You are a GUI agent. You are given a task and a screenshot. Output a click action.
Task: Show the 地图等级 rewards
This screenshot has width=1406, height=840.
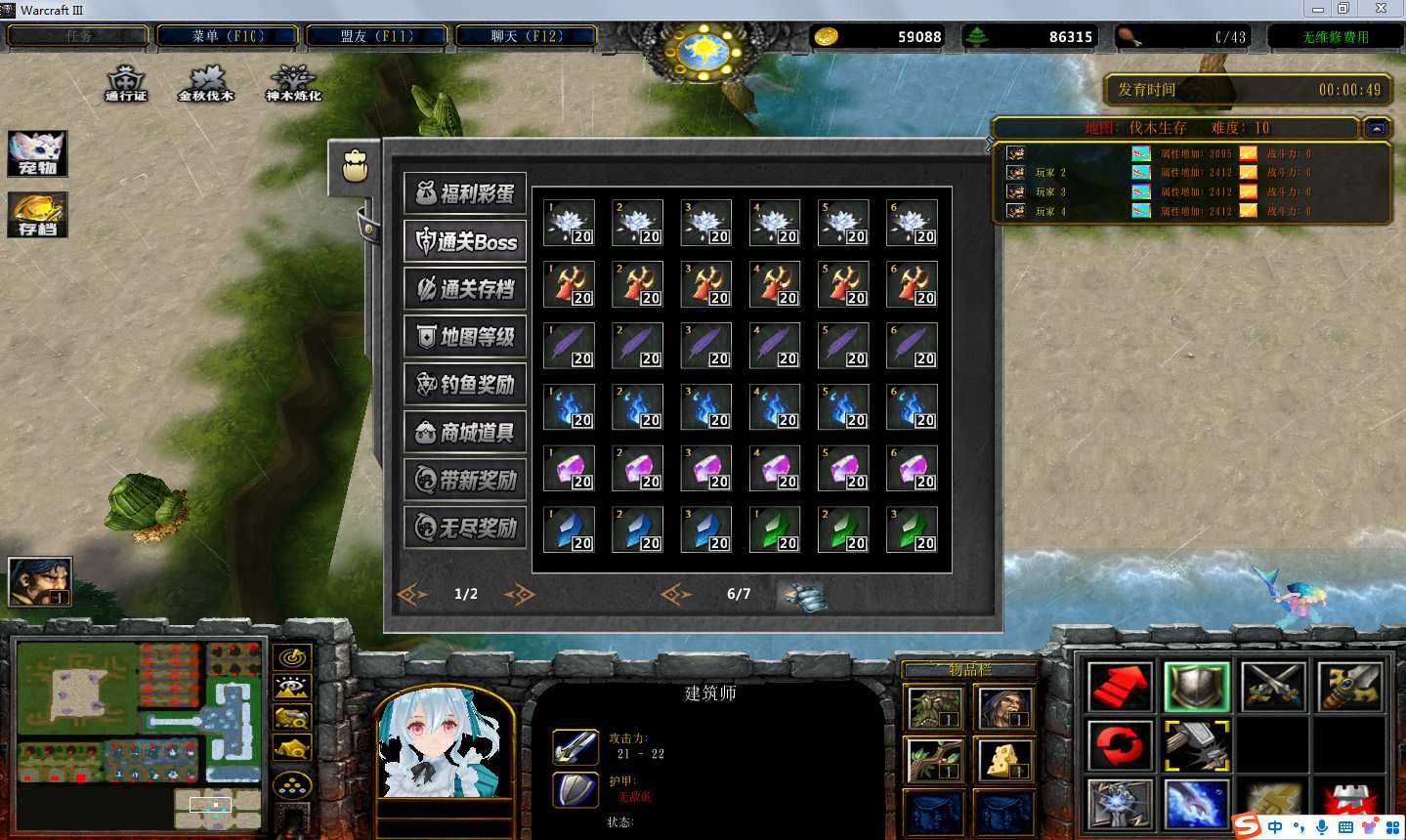coord(465,337)
